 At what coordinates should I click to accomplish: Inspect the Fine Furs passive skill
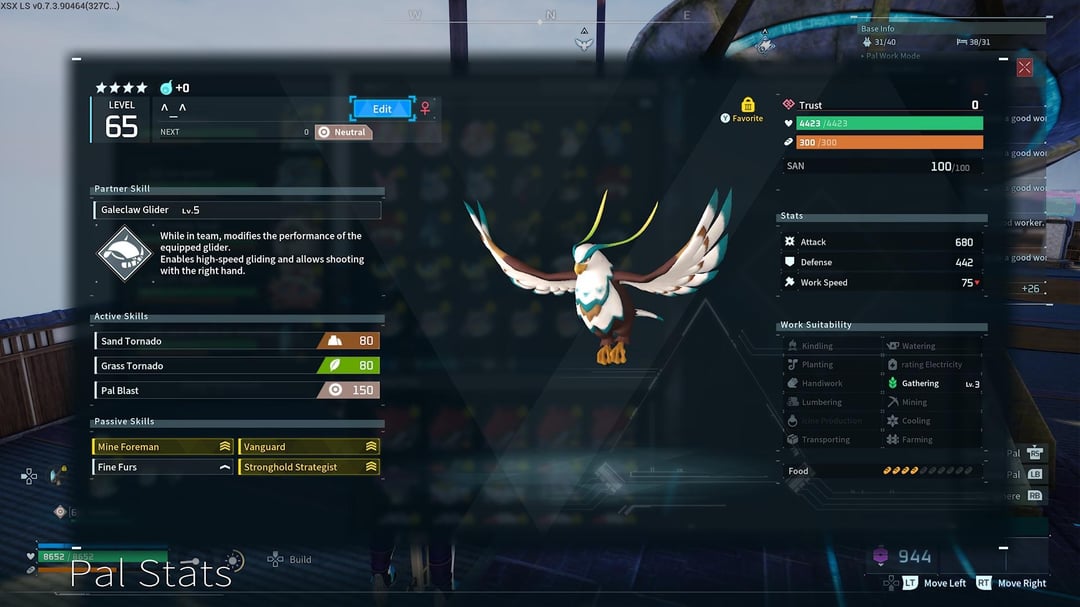[163, 467]
